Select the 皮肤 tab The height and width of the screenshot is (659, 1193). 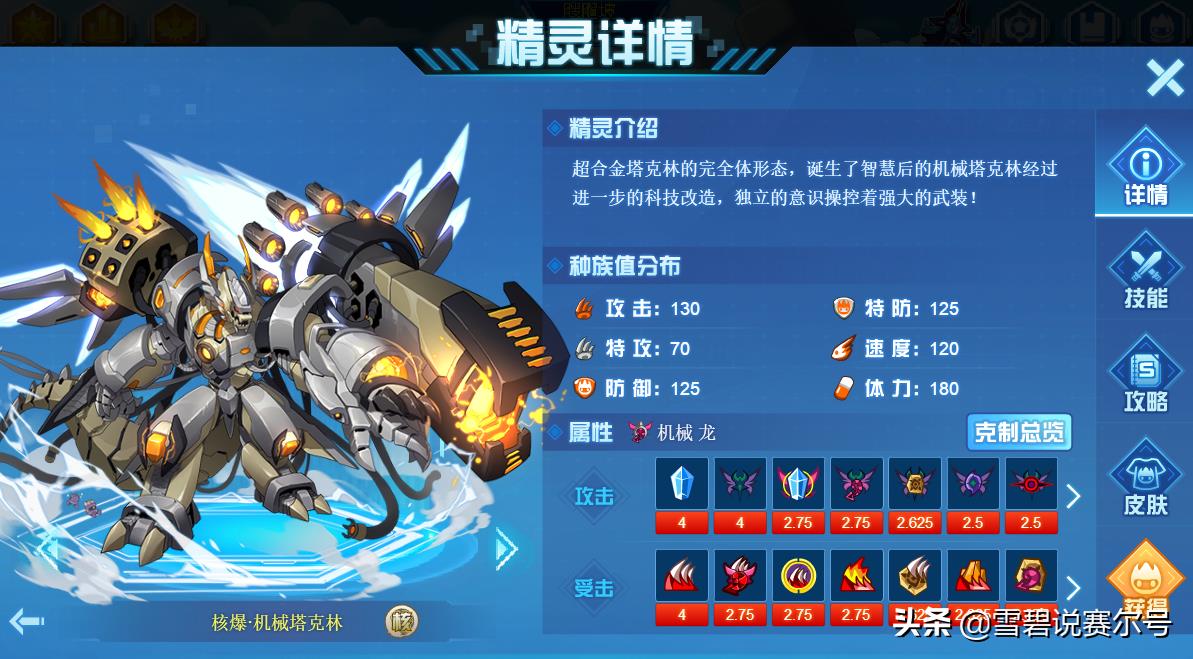pyautogui.click(x=1145, y=480)
